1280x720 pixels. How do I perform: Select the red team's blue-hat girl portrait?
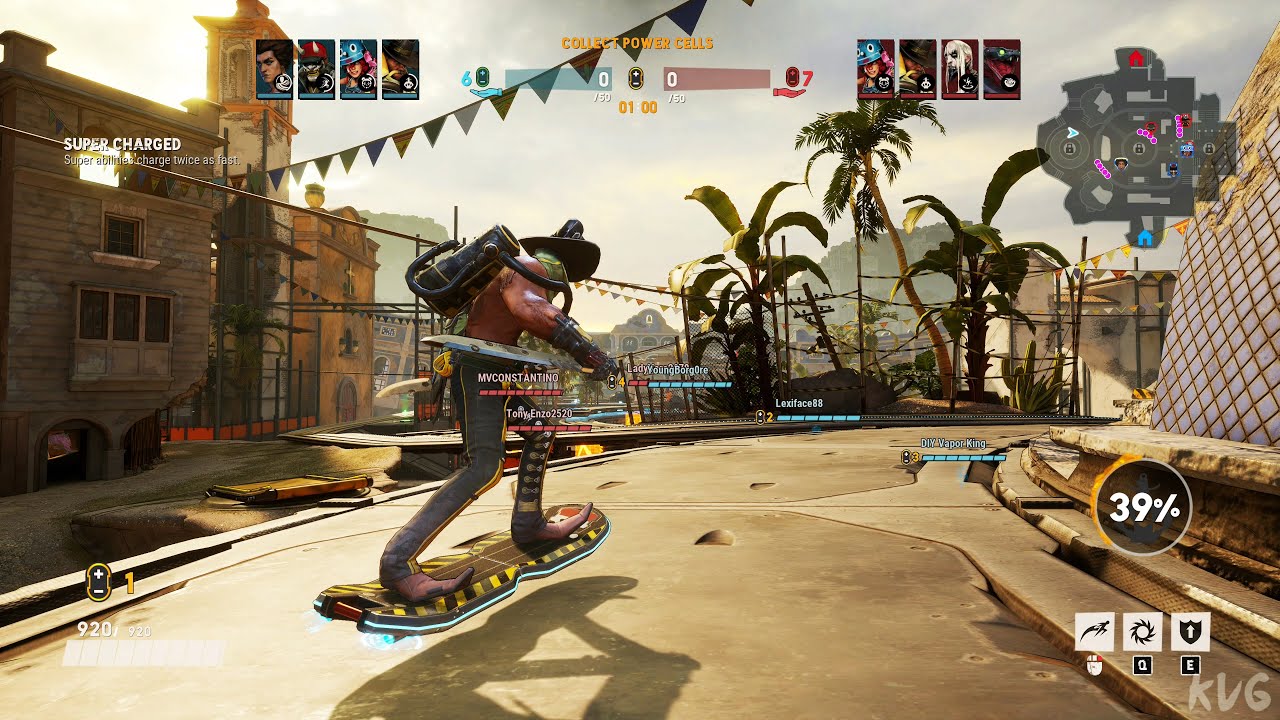(875, 68)
